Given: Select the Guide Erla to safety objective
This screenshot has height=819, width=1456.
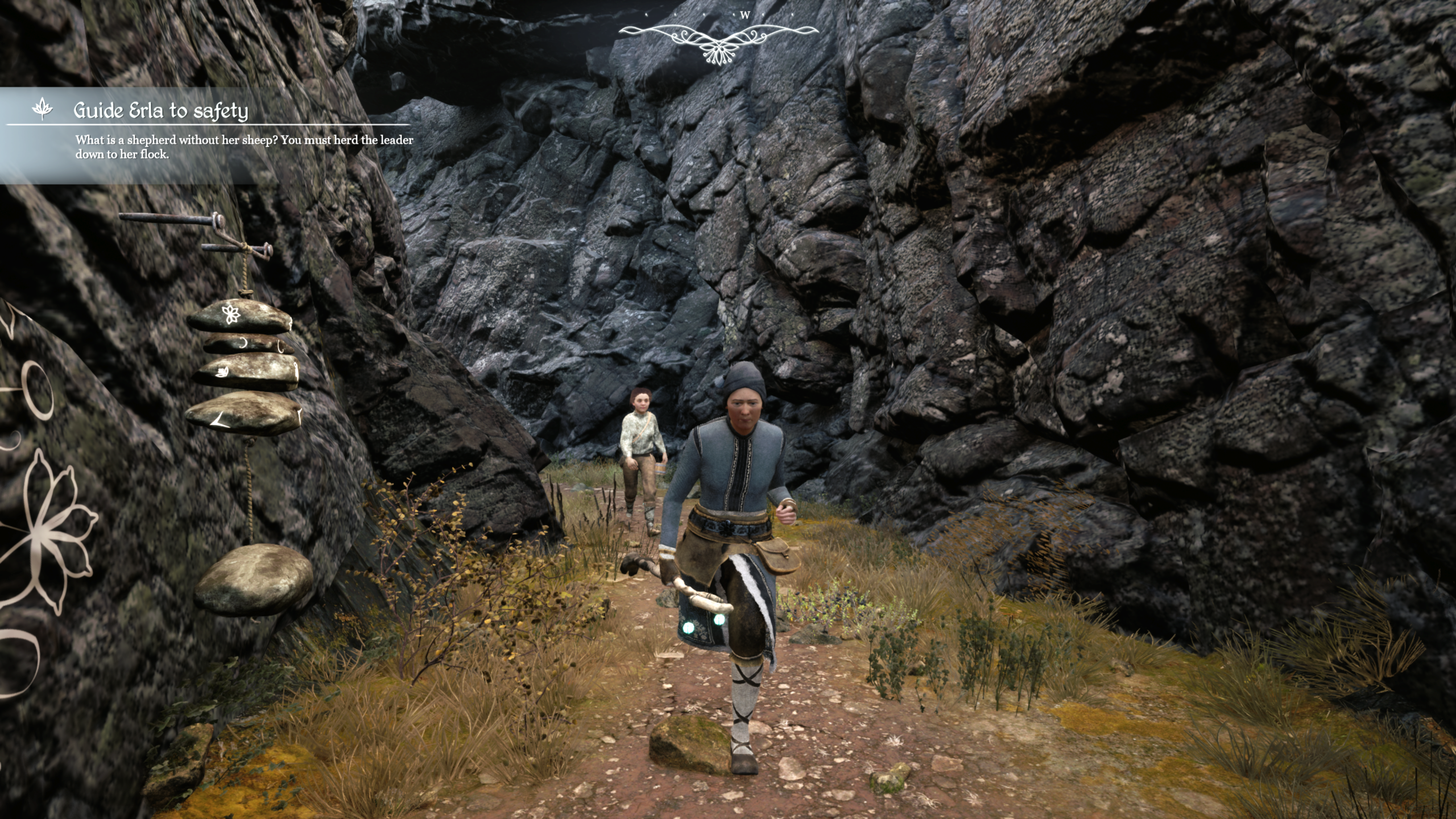Looking at the screenshot, I should click(160, 110).
